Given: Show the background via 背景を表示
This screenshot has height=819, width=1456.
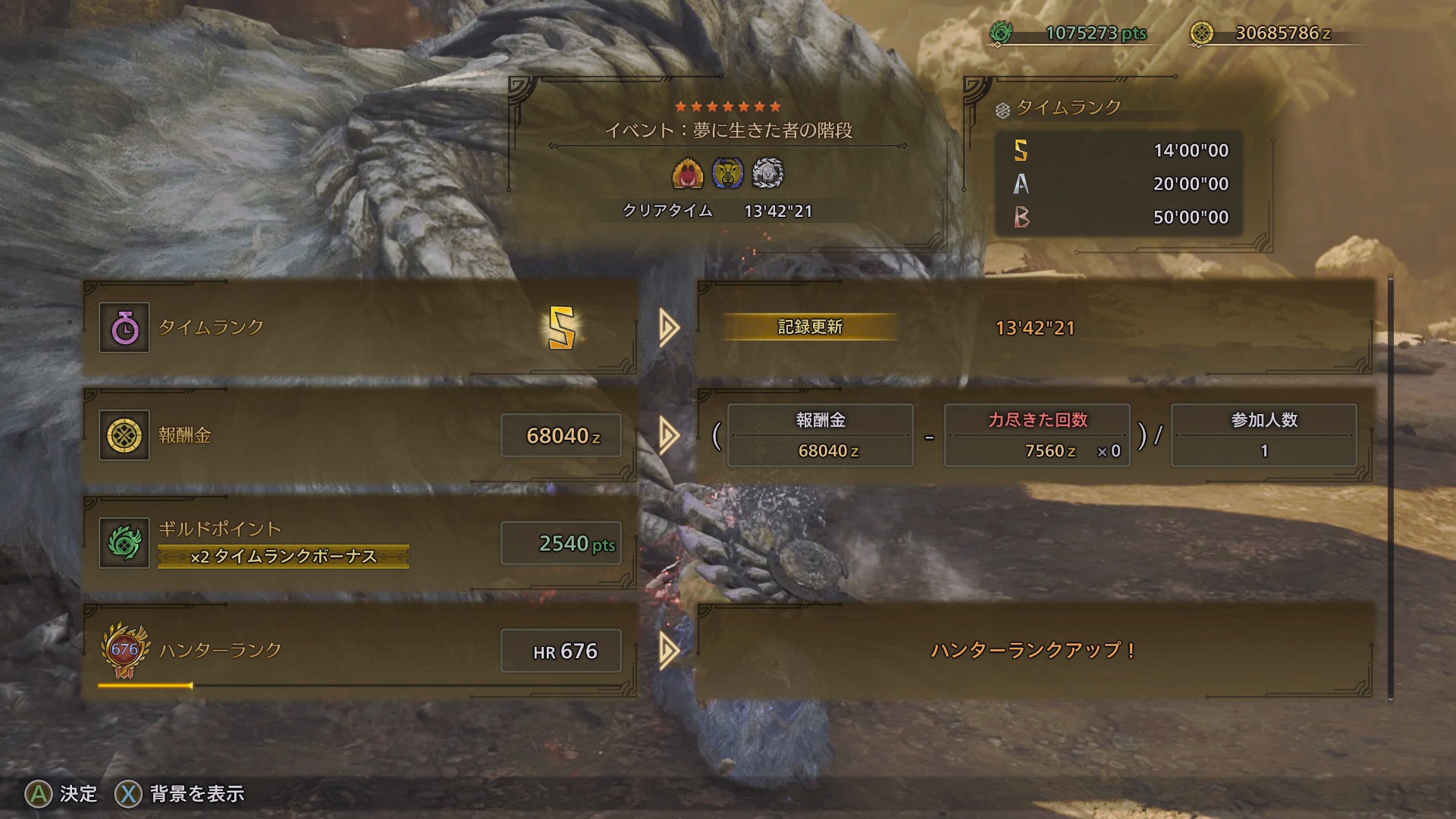Looking at the screenshot, I should pyautogui.click(x=196, y=794).
